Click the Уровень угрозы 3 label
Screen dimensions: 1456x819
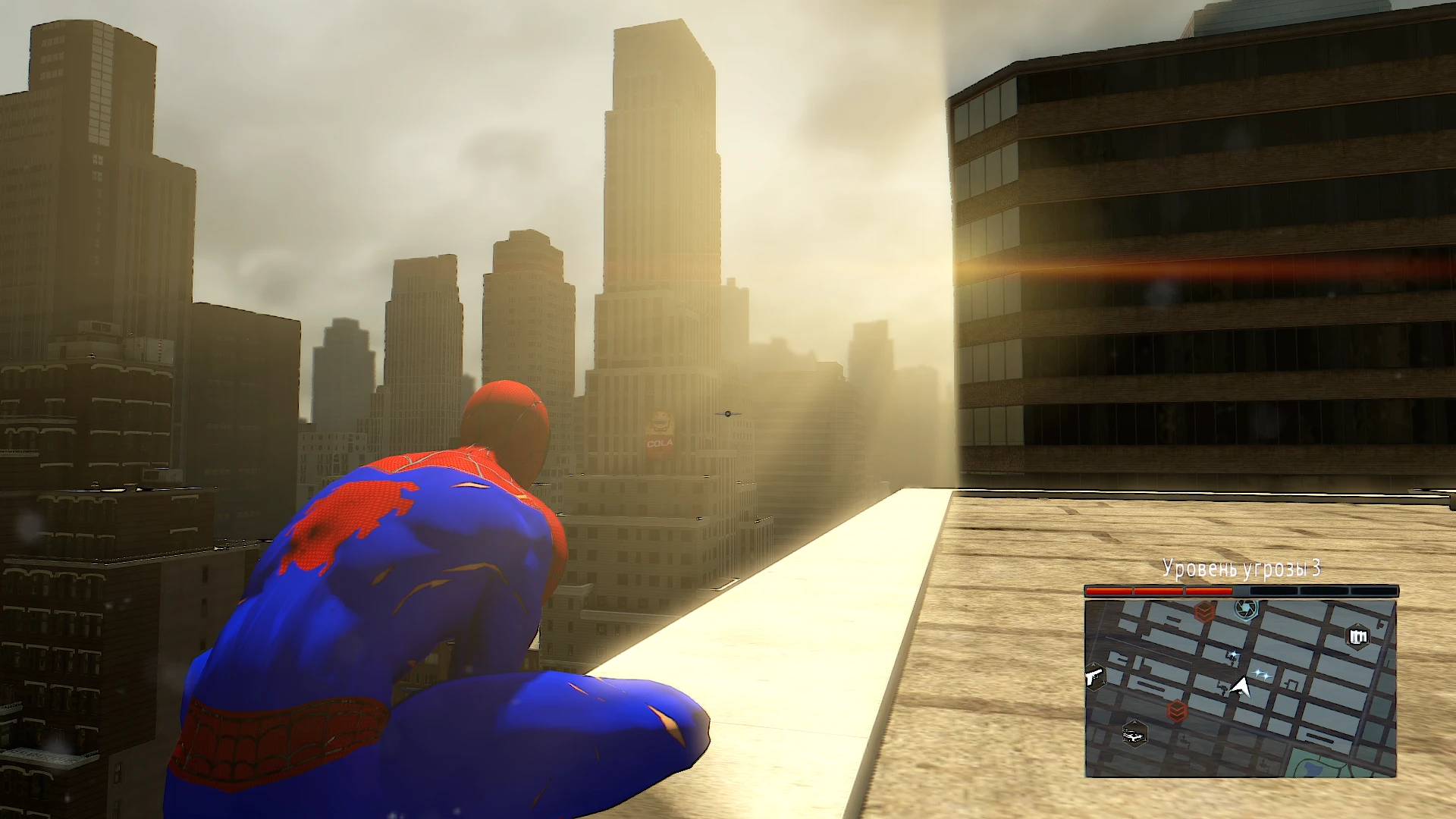[1244, 568]
